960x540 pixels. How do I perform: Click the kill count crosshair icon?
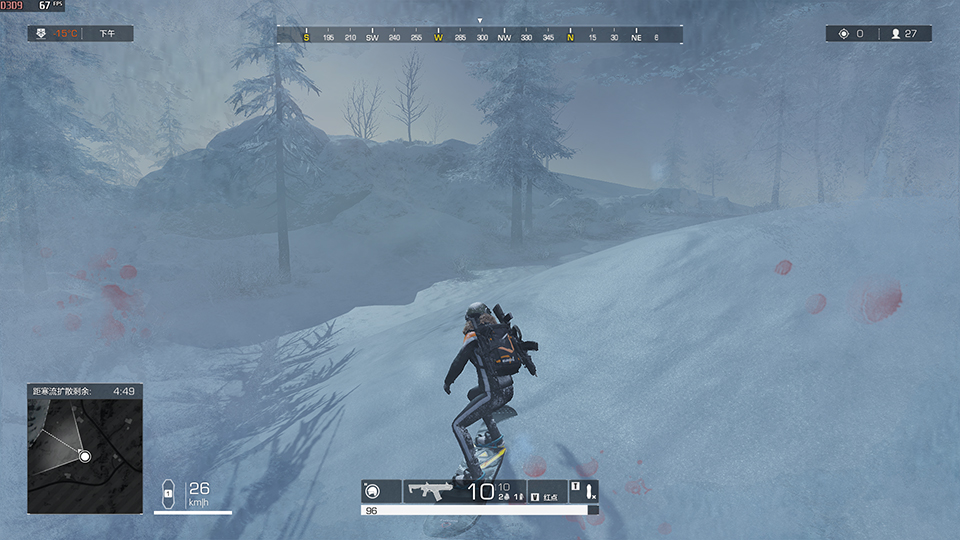click(843, 34)
